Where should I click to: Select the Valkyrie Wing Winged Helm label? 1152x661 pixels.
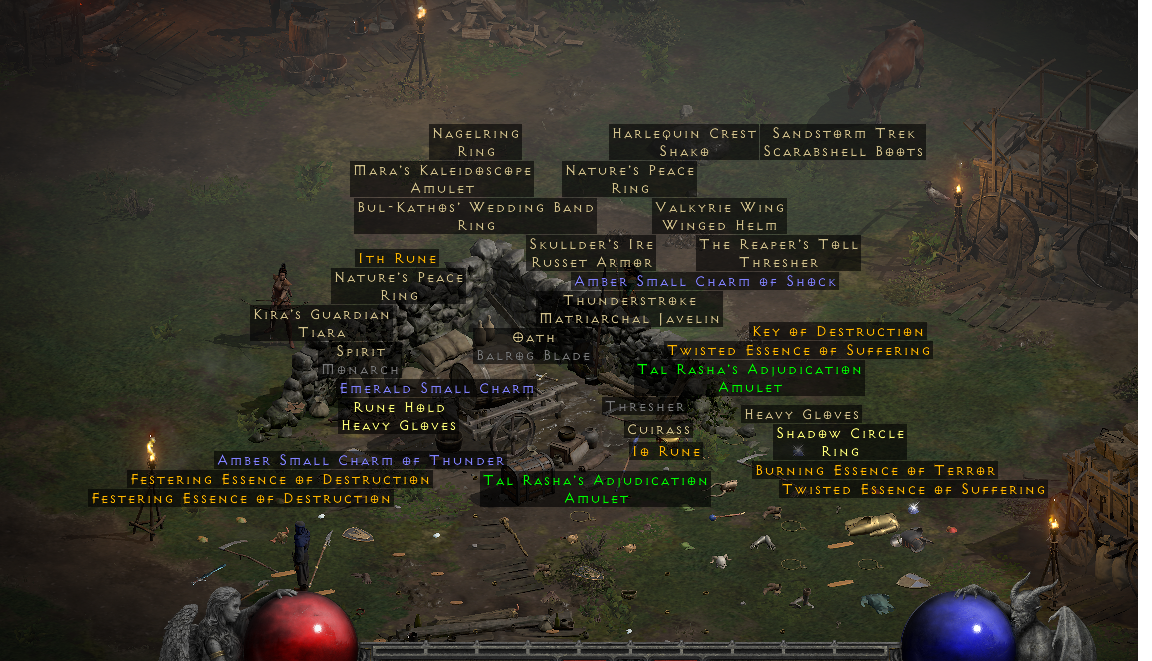point(719,216)
